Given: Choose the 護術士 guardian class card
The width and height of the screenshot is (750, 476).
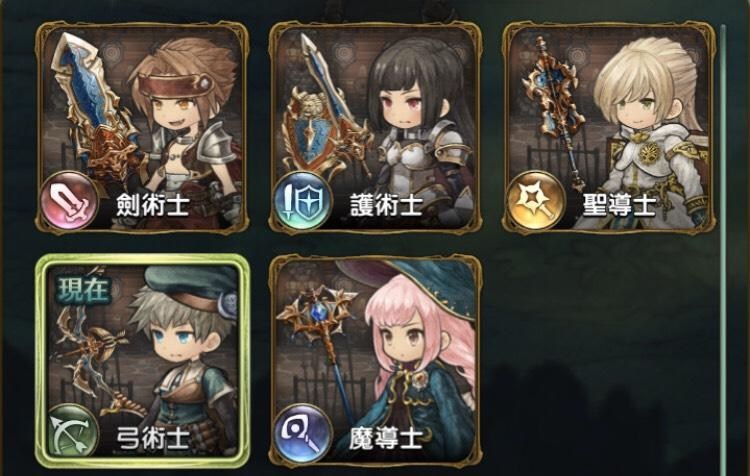Looking at the screenshot, I should click(374, 128).
